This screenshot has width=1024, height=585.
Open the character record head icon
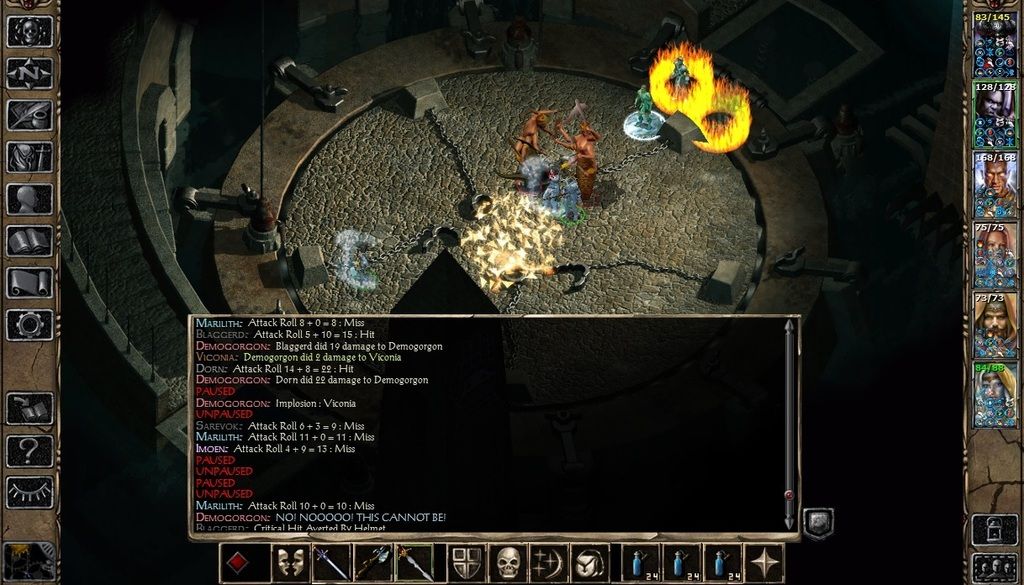point(30,199)
